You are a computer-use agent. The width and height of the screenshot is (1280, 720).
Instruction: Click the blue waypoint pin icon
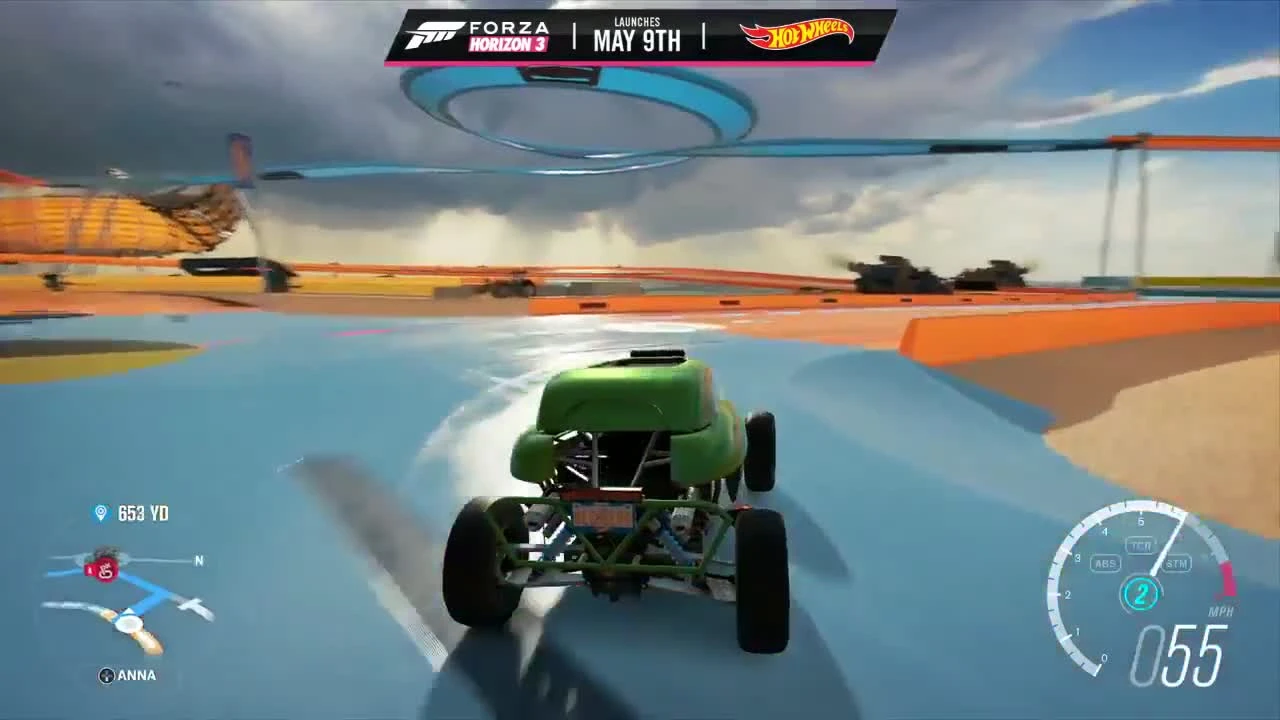[x=99, y=513]
